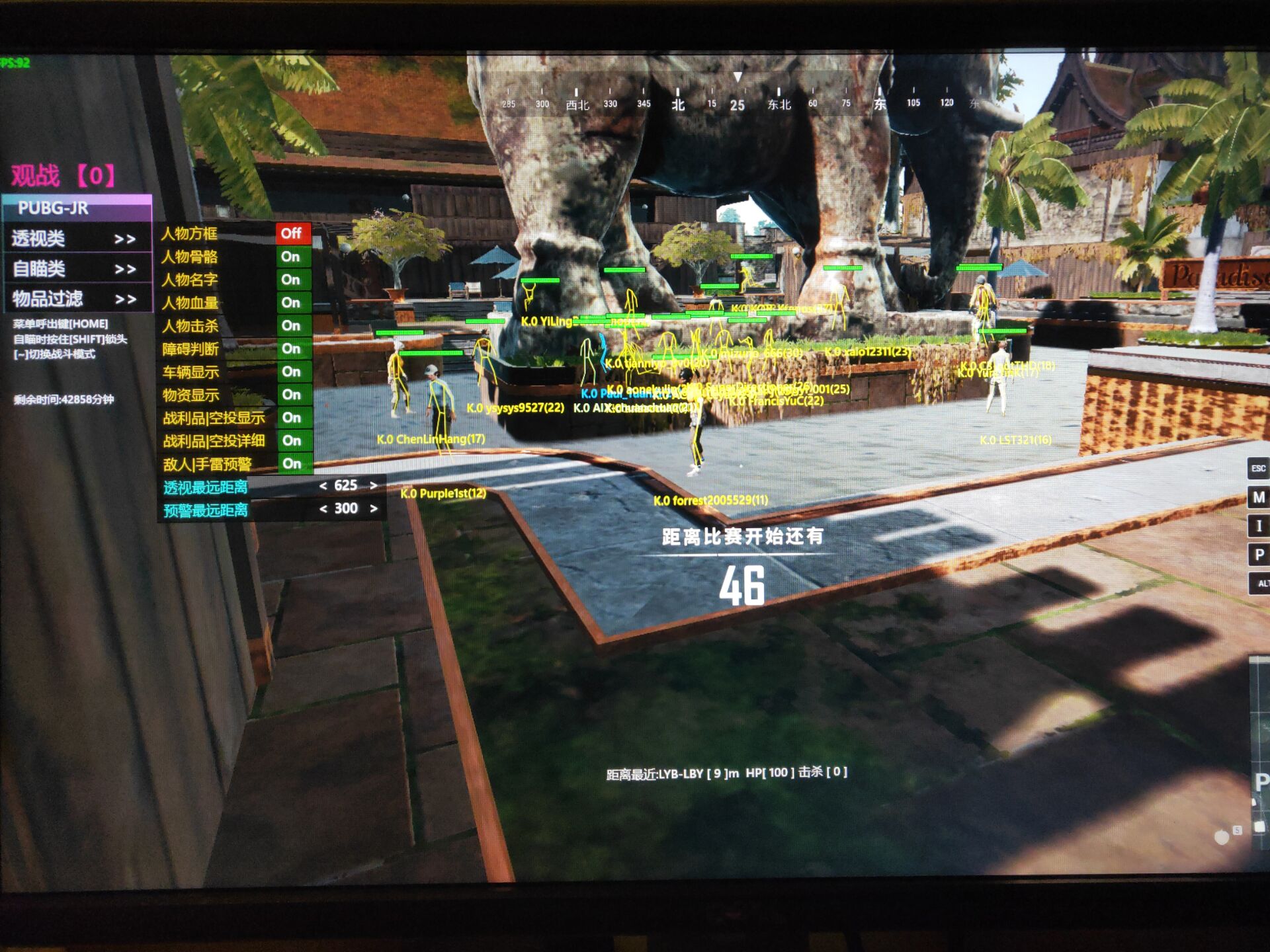Click the PUBG-JR menu header

(x=77, y=208)
